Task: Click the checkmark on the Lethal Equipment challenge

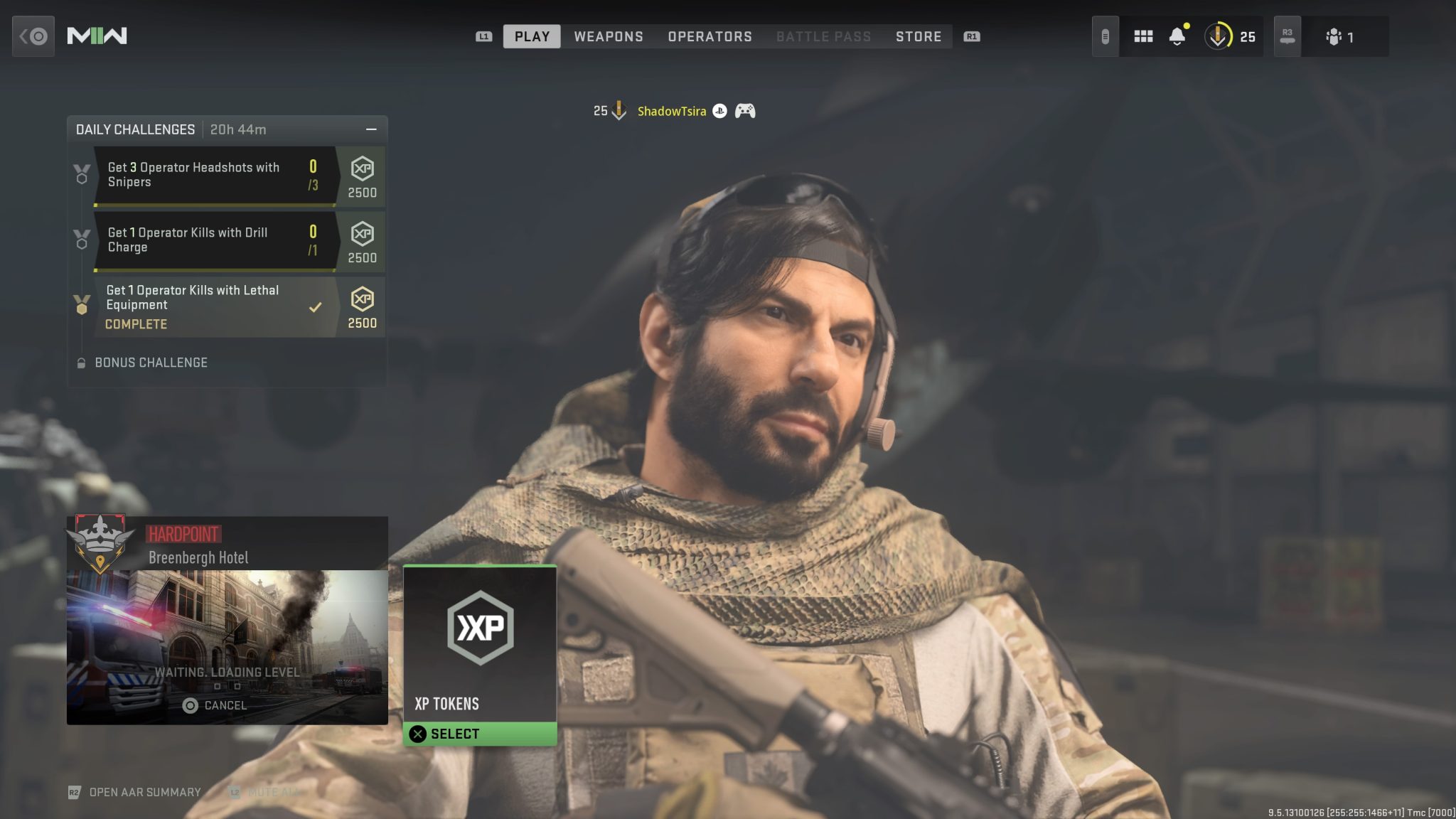Action: (314, 308)
